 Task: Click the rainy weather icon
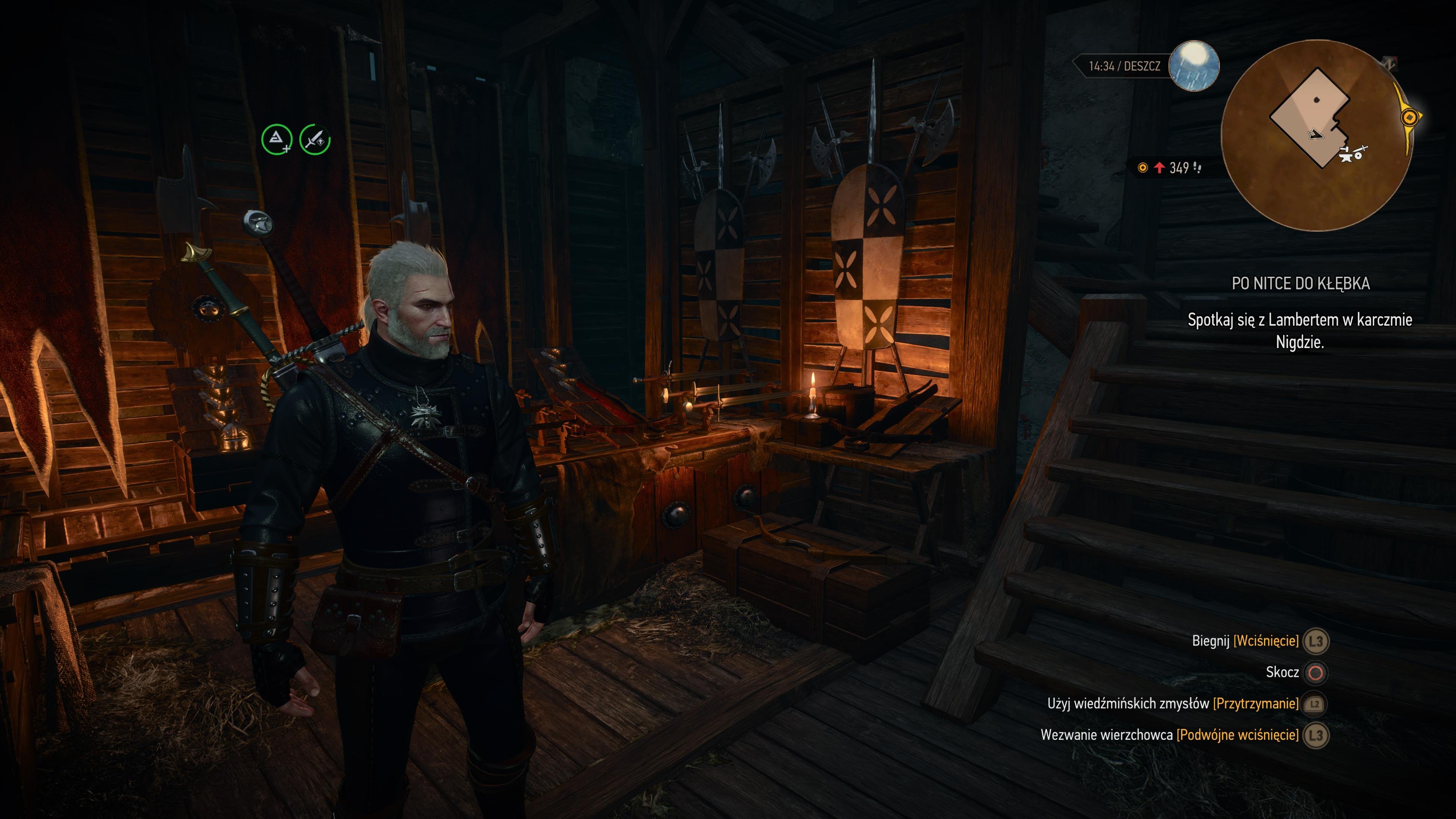(1193, 66)
